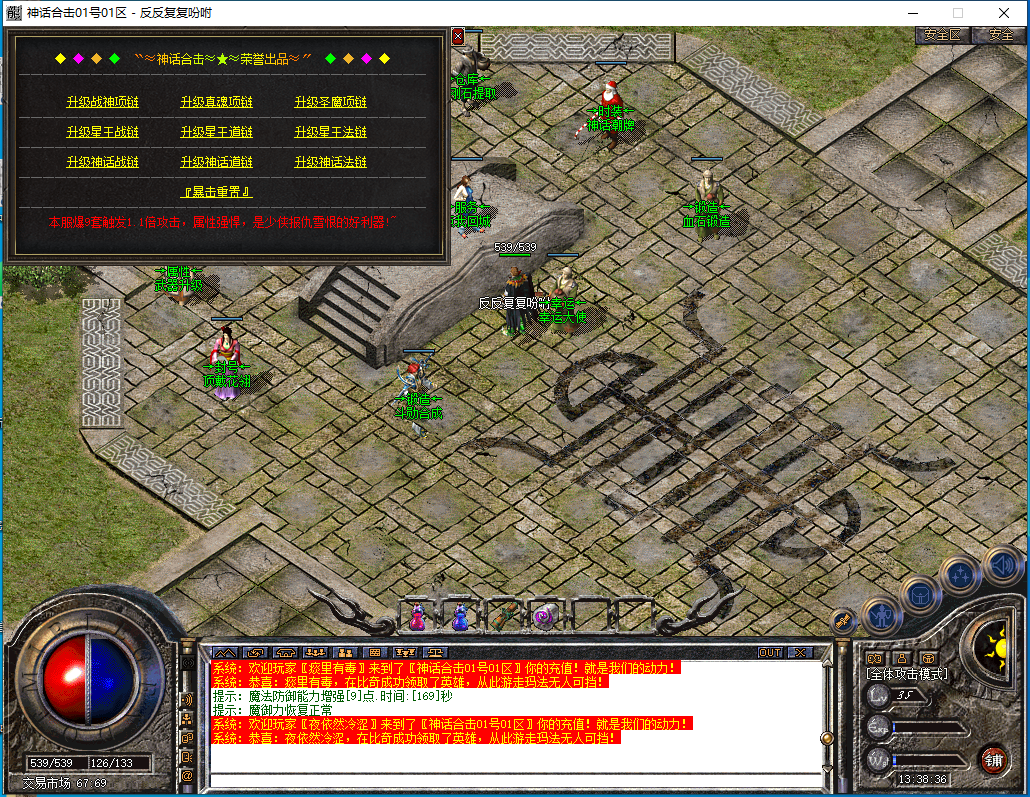Image resolution: width=1030 pixels, height=797 pixels.
Task: Click the chat OUT button
Action: point(769,652)
